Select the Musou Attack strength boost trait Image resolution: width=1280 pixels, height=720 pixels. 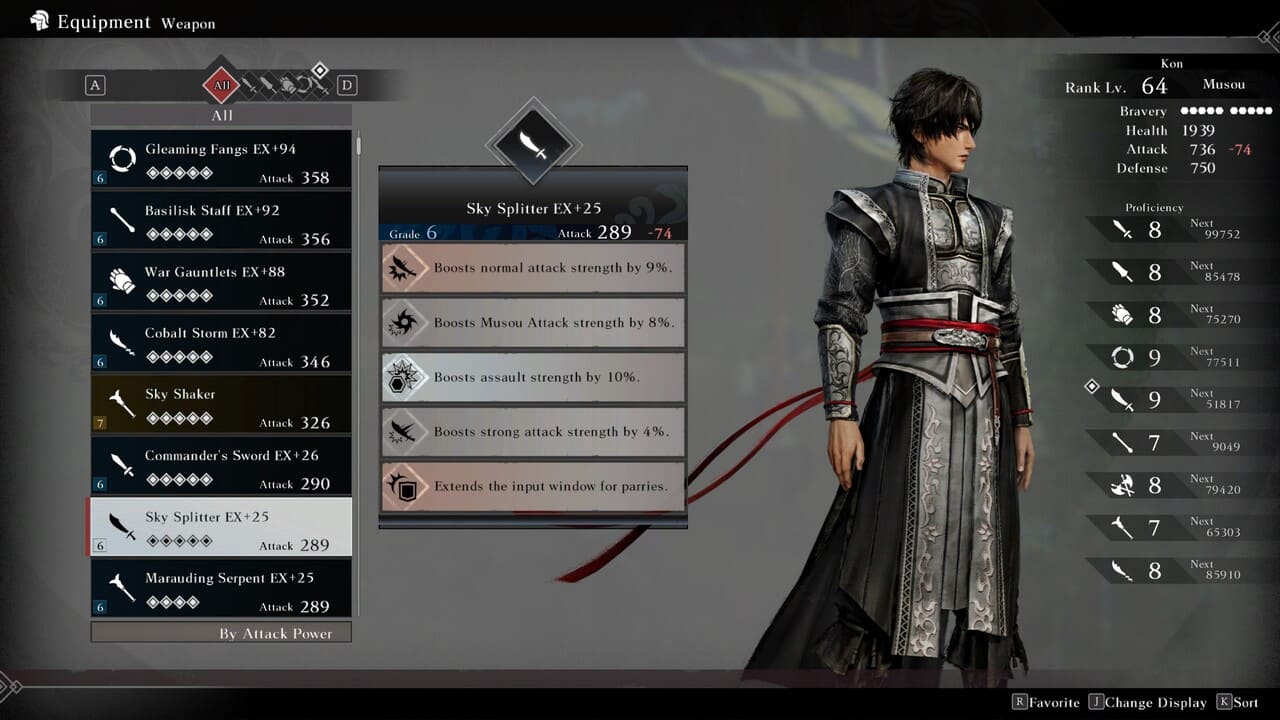tap(533, 323)
